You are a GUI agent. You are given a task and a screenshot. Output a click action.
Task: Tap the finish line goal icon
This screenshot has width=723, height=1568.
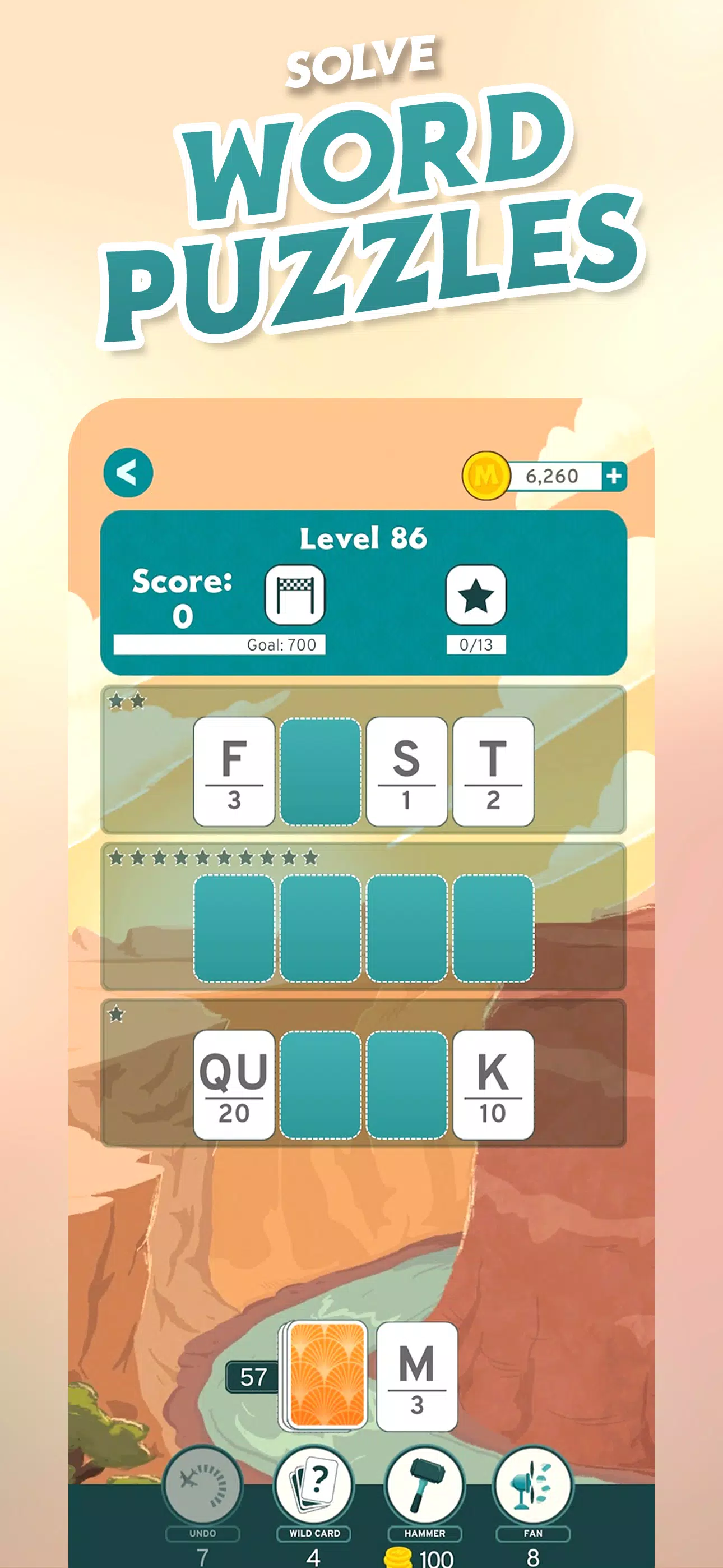pyautogui.click(x=295, y=594)
